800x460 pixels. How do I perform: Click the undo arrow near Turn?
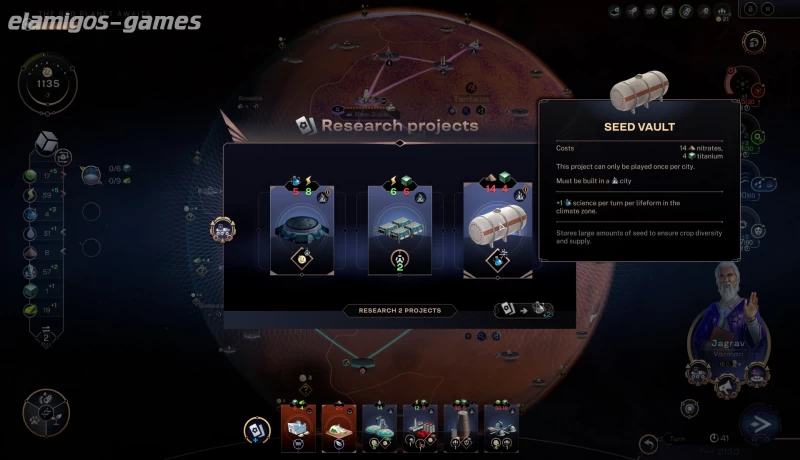648,441
